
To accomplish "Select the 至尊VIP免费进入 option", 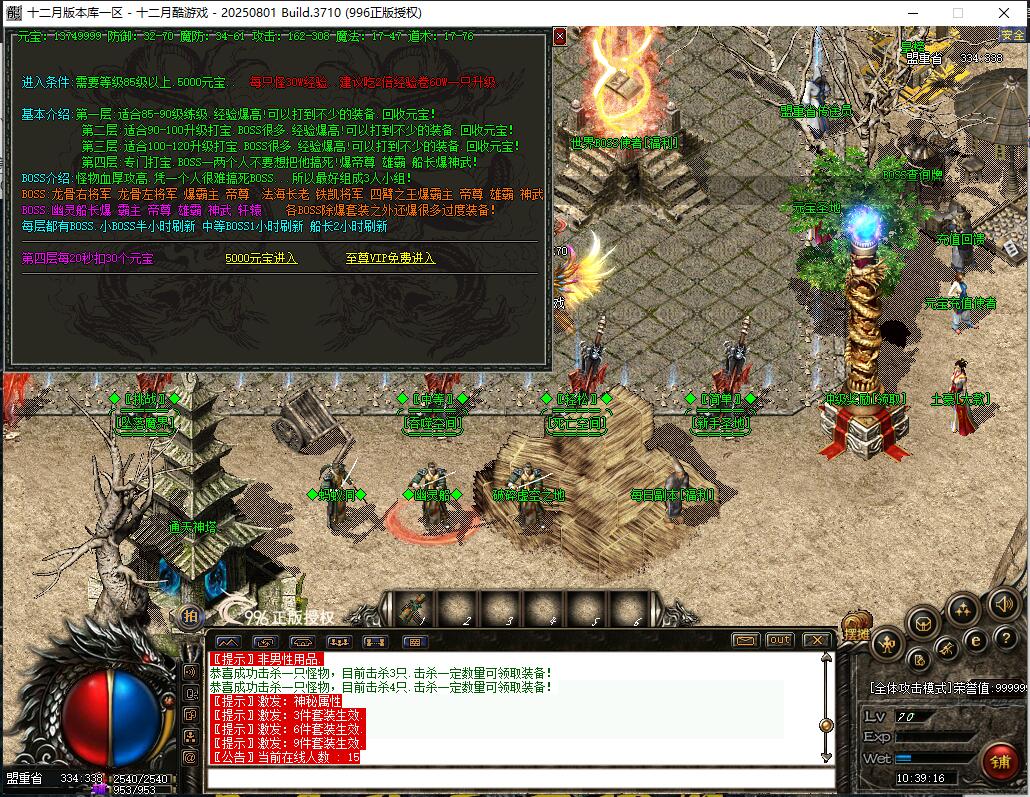I will (x=390, y=258).
